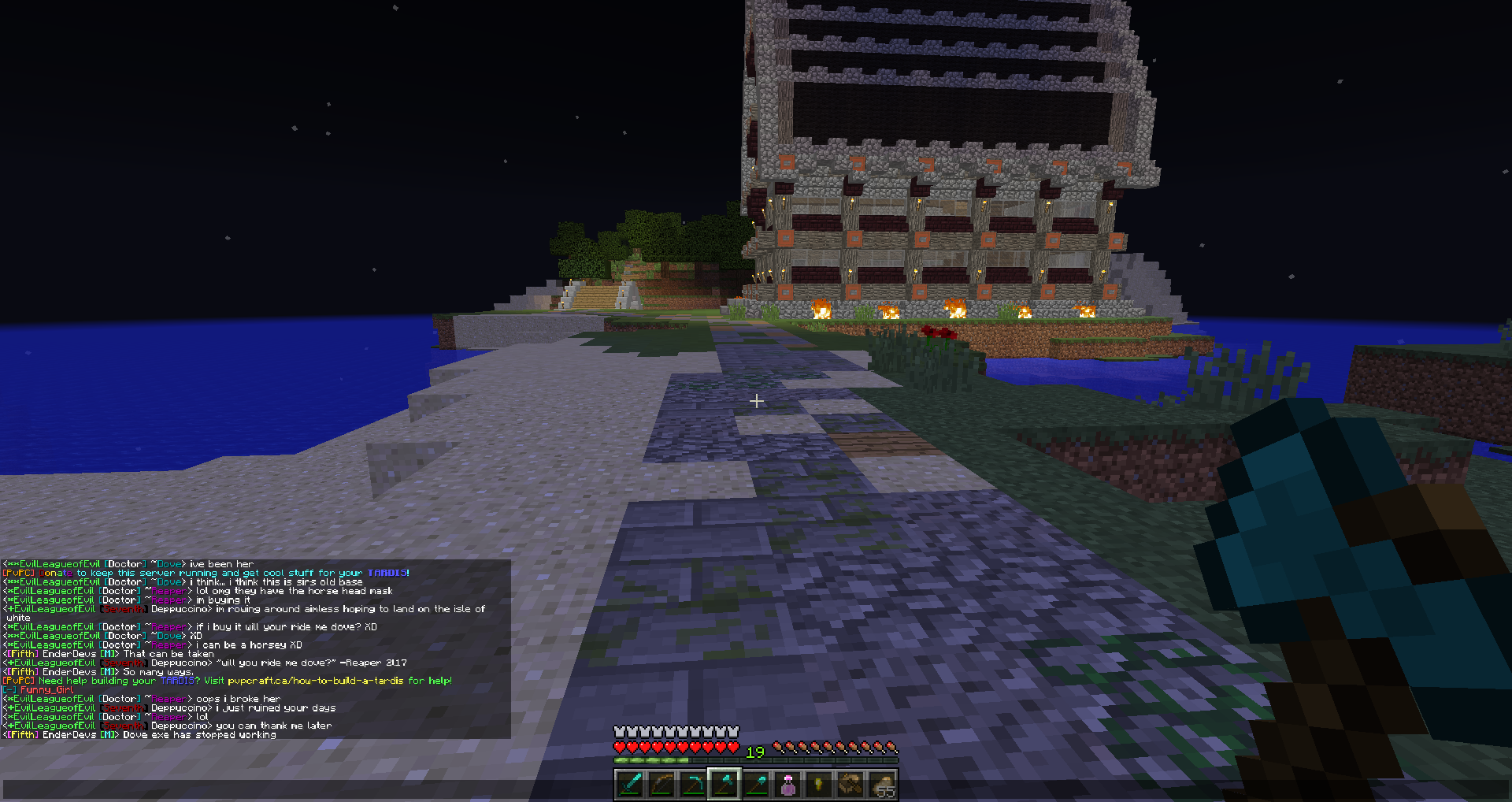Select the small yellow item slot

coord(819,785)
